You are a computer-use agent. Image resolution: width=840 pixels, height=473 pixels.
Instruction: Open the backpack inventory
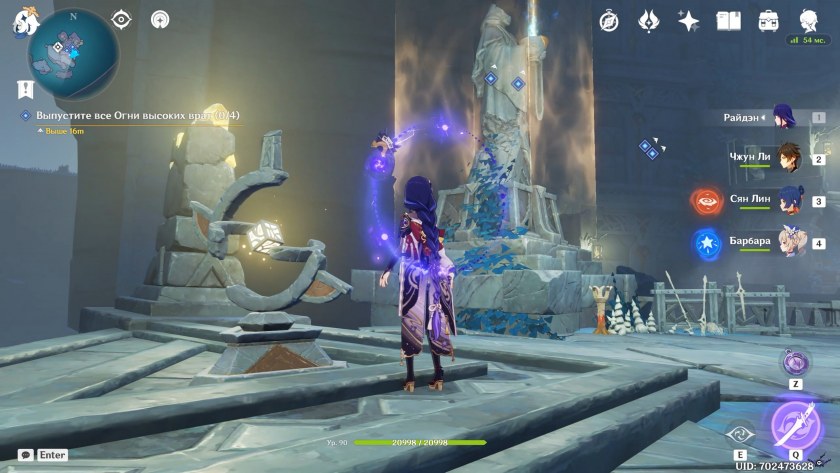pyautogui.click(x=768, y=20)
